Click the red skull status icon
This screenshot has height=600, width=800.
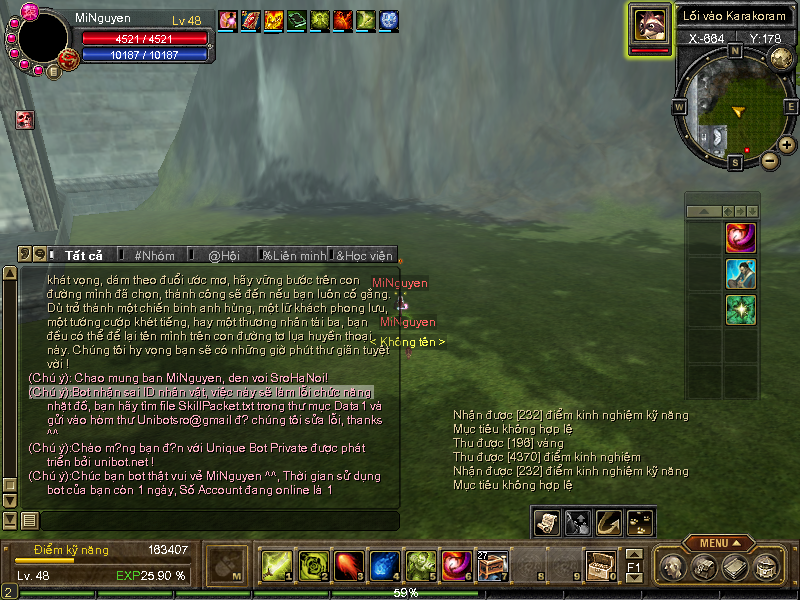pyautogui.click(x=24, y=120)
